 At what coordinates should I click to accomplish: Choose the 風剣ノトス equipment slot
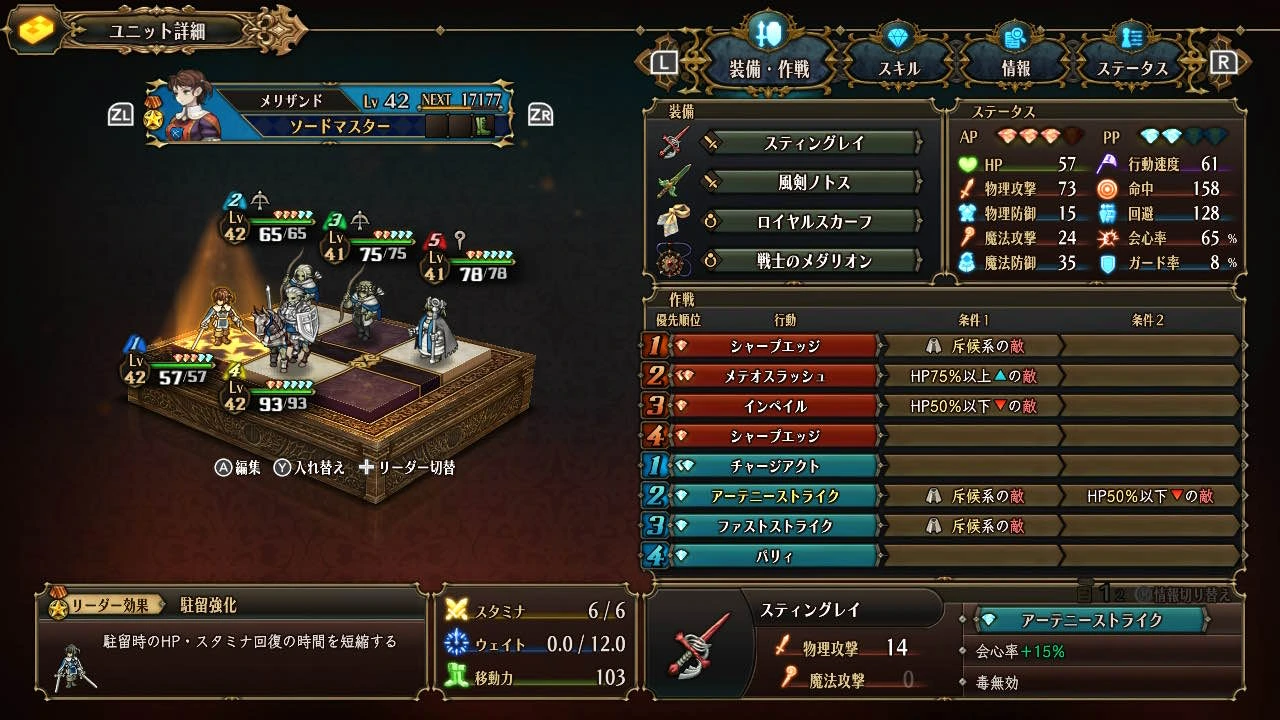click(x=813, y=182)
